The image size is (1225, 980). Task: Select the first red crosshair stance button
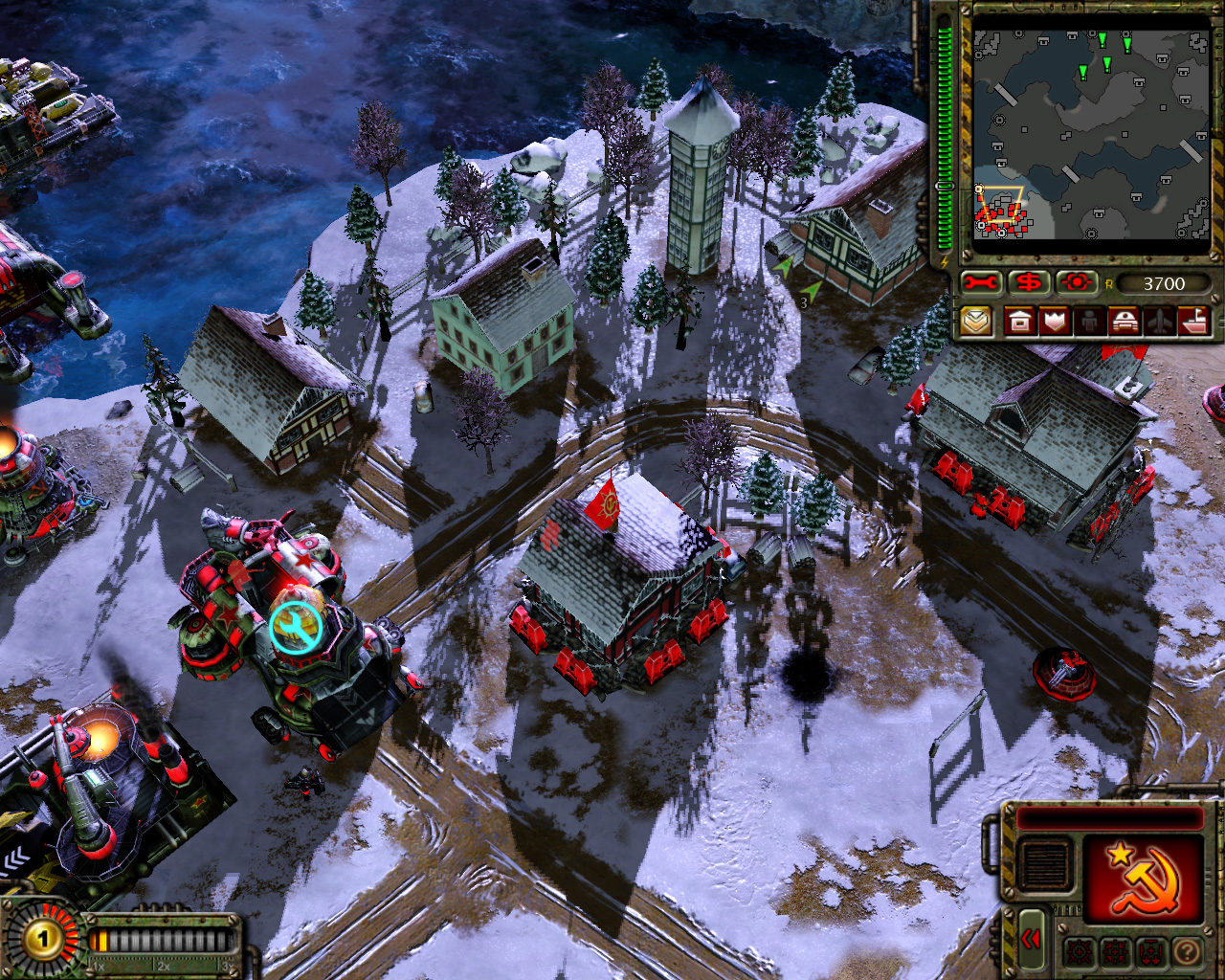point(1079,952)
